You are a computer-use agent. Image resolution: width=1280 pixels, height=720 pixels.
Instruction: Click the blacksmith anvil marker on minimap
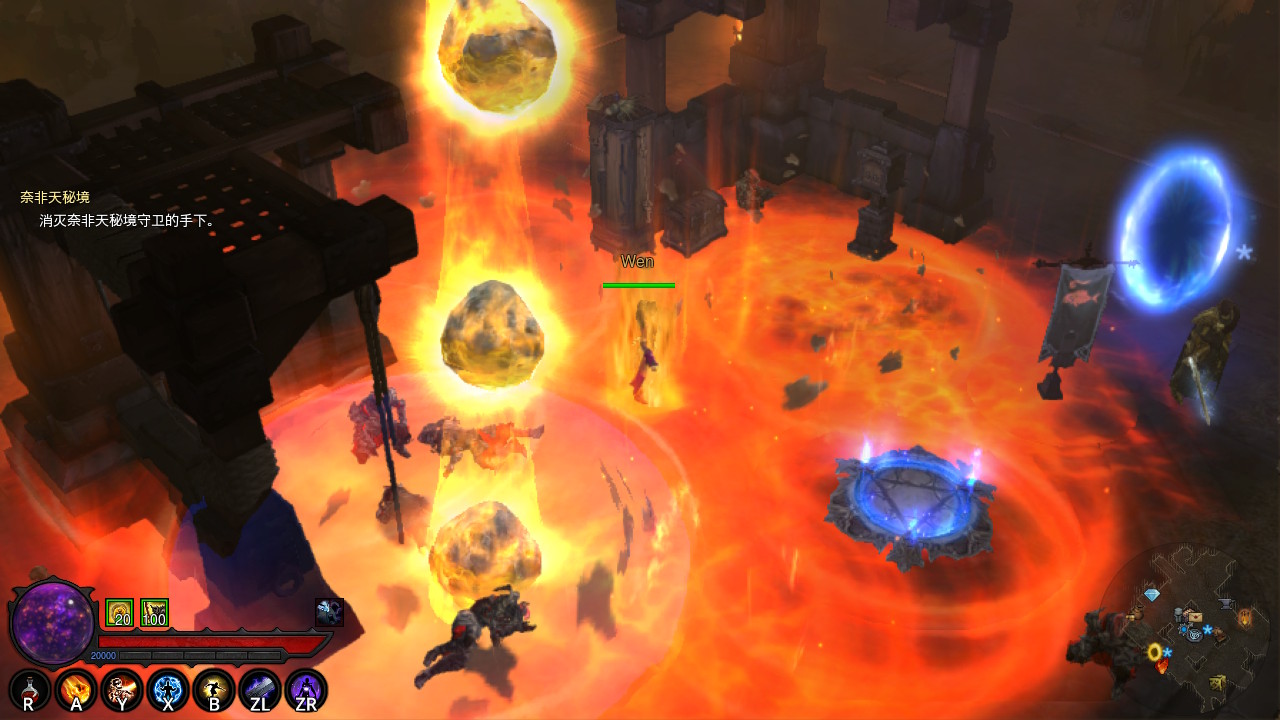(x=1226, y=603)
